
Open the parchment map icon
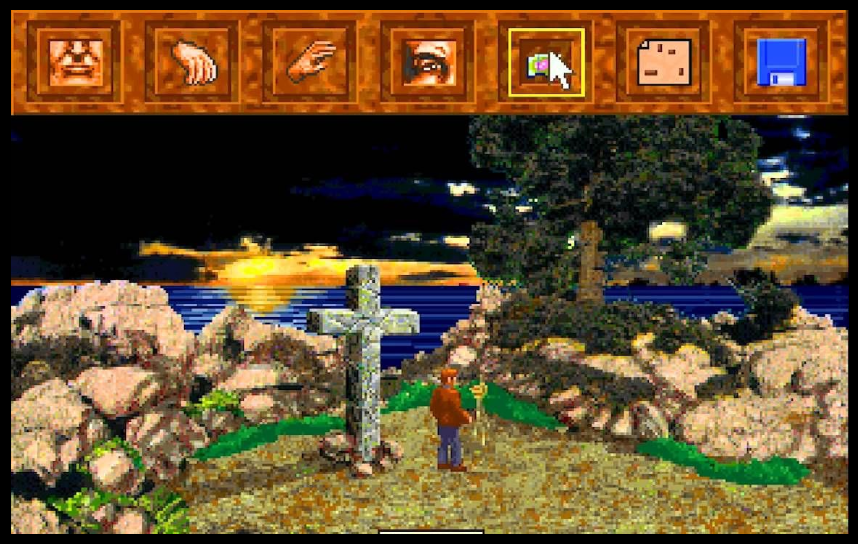tap(664, 62)
